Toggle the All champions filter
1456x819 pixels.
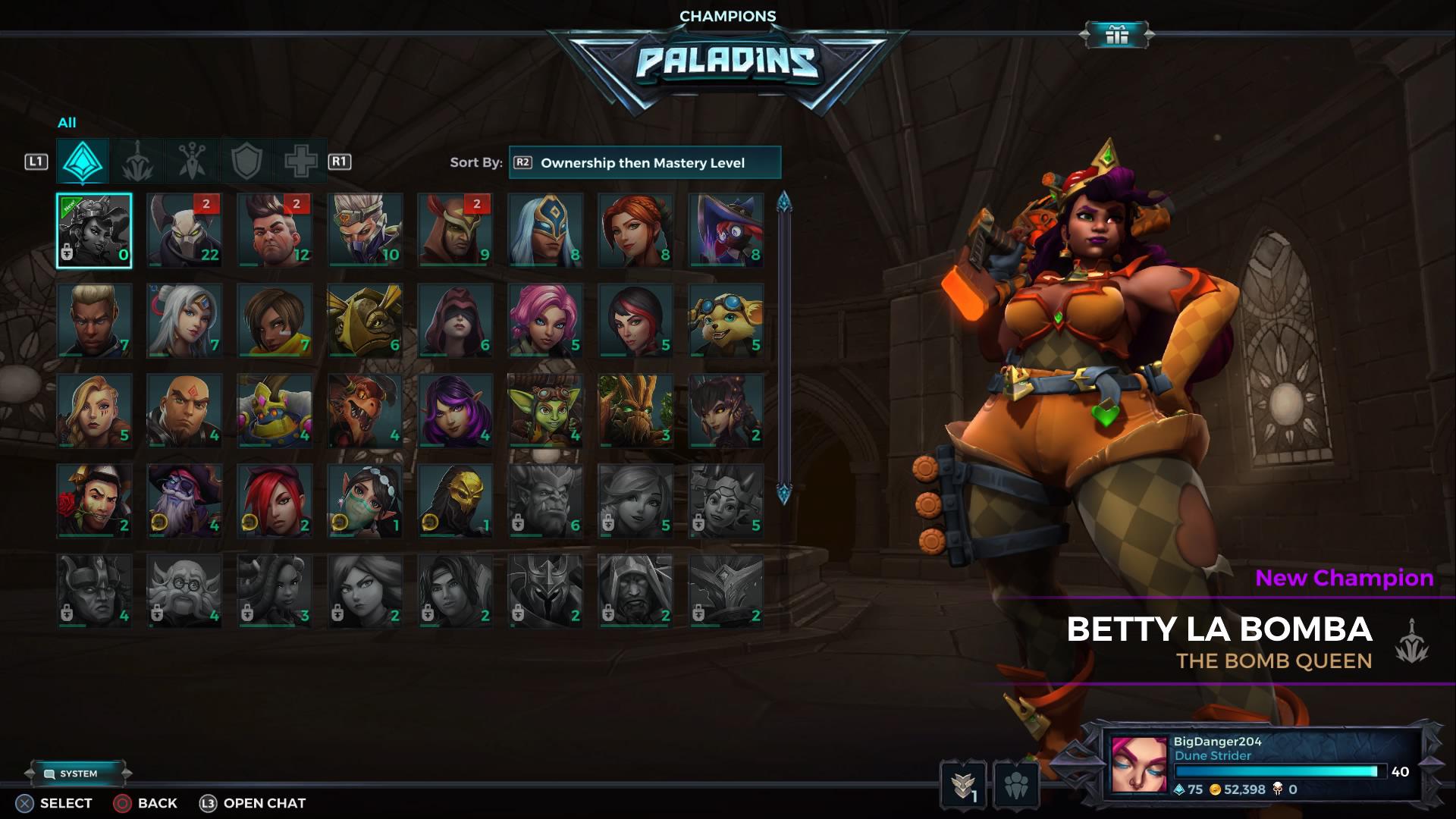point(82,162)
